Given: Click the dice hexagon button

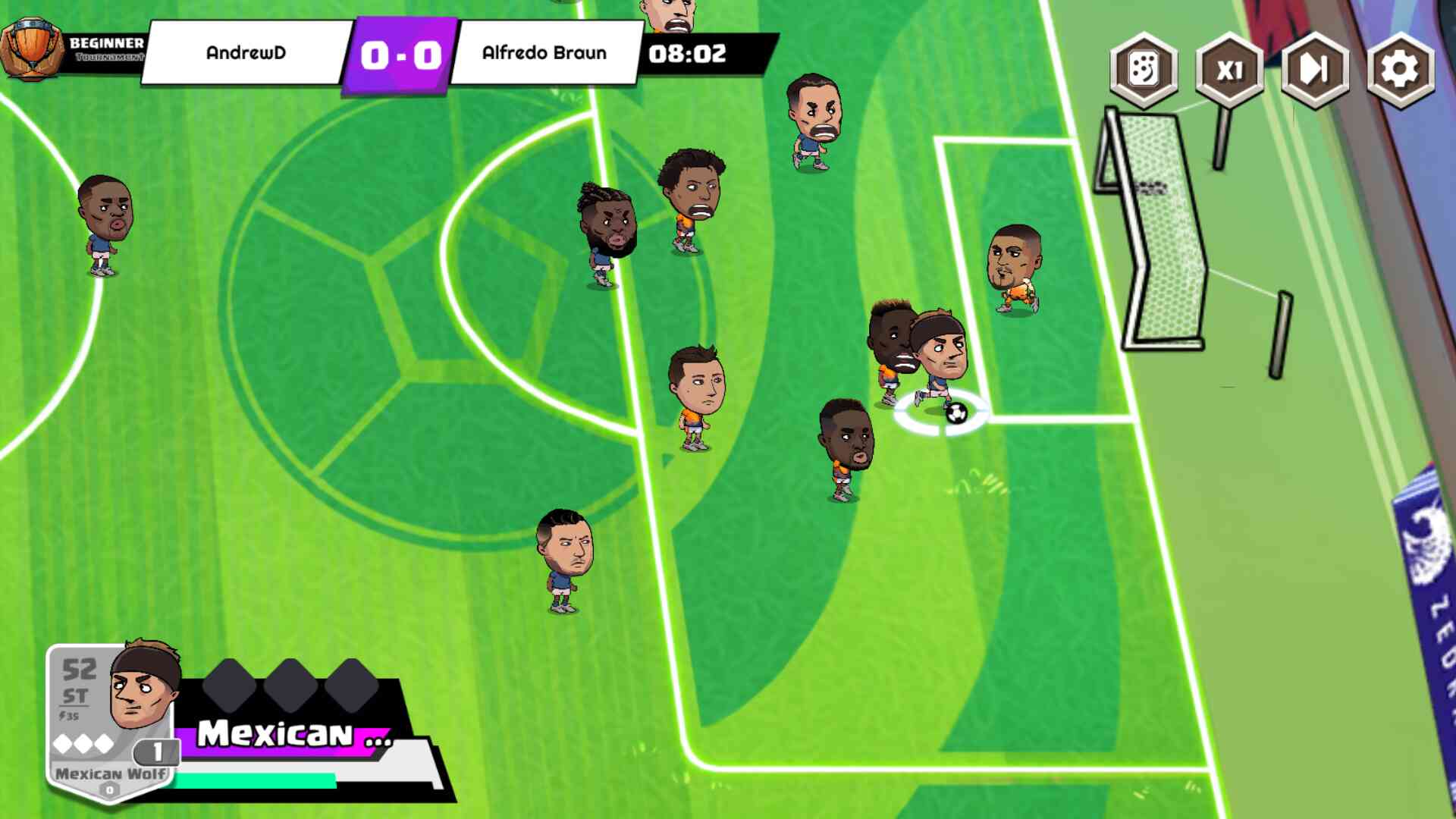Looking at the screenshot, I should pos(1144,70).
